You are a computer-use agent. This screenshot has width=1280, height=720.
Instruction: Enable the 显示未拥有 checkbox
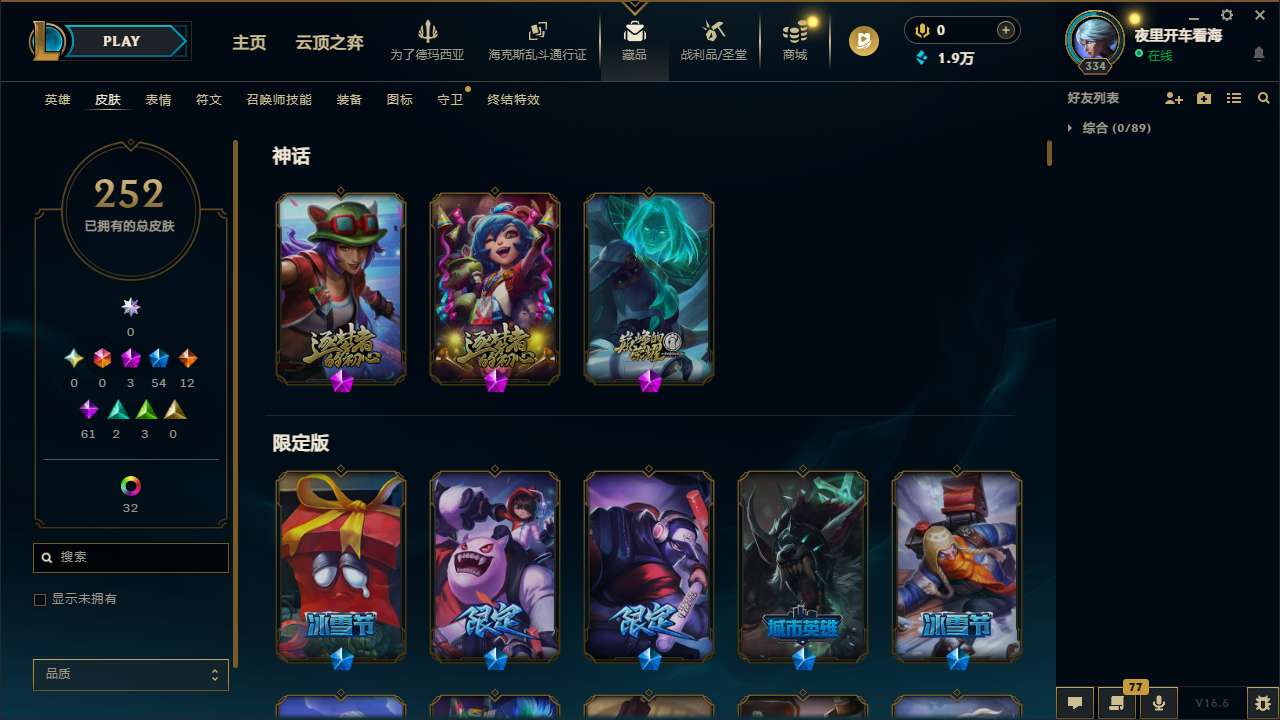[40, 599]
